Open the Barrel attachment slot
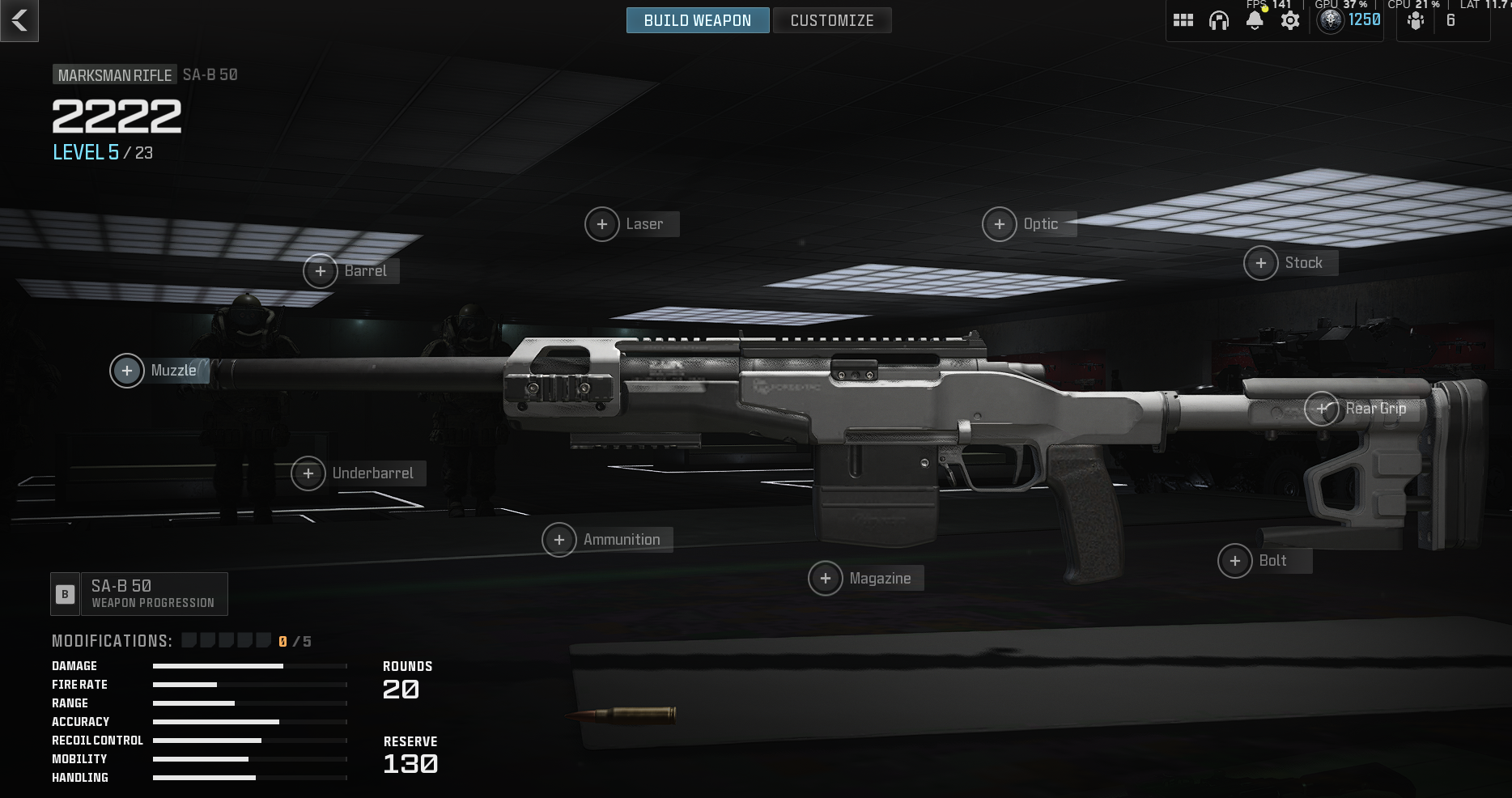The image size is (1512, 798). pyautogui.click(x=321, y=271)
